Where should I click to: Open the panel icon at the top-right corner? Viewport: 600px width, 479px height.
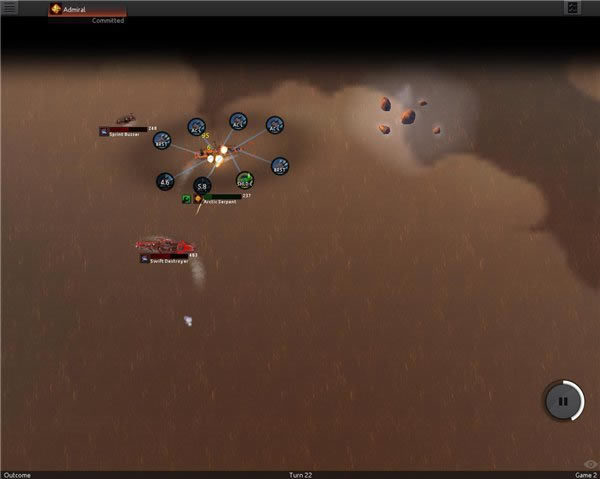pos(572,8)
